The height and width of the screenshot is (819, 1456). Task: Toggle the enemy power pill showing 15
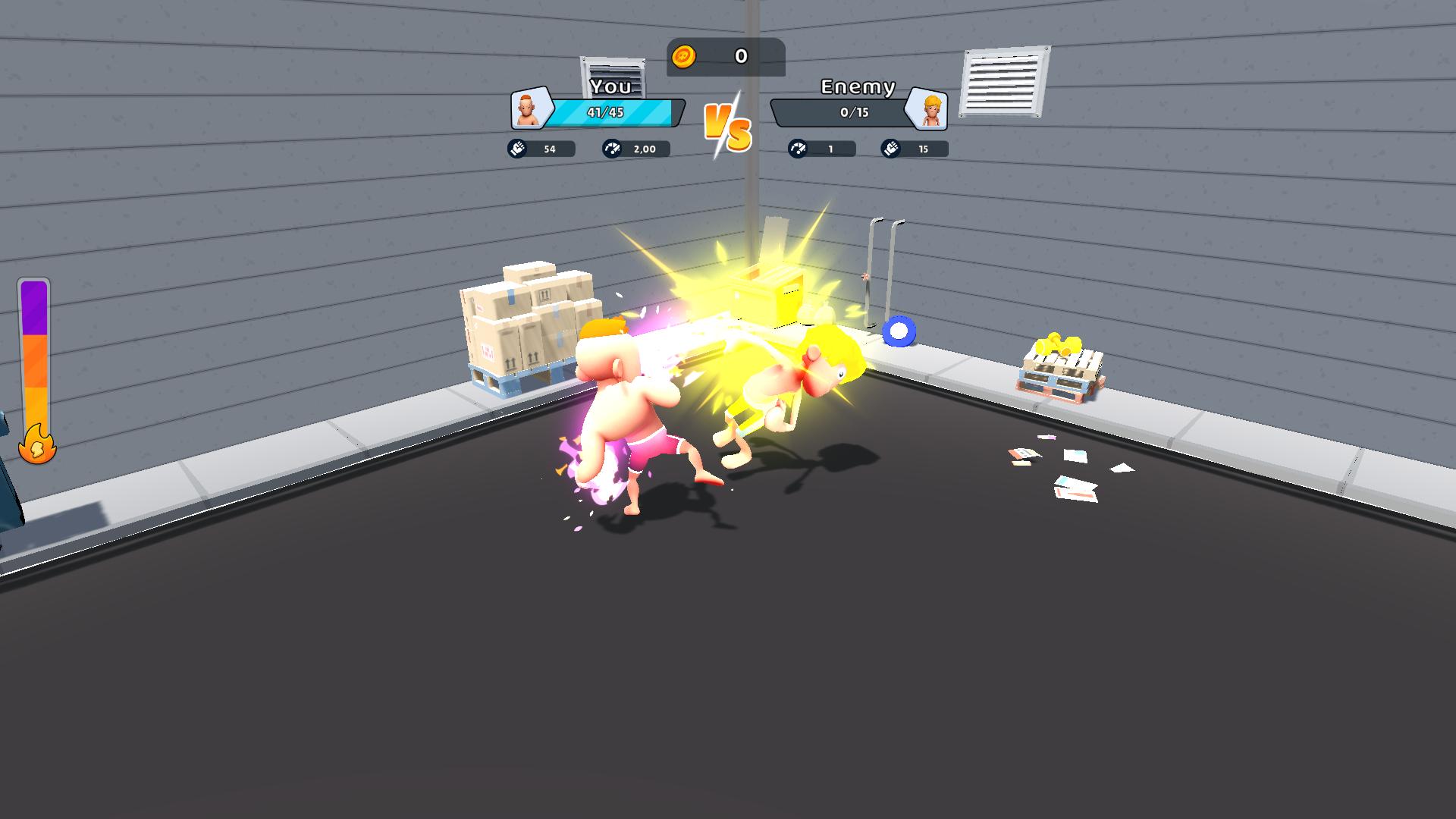(x=915, y=149)
